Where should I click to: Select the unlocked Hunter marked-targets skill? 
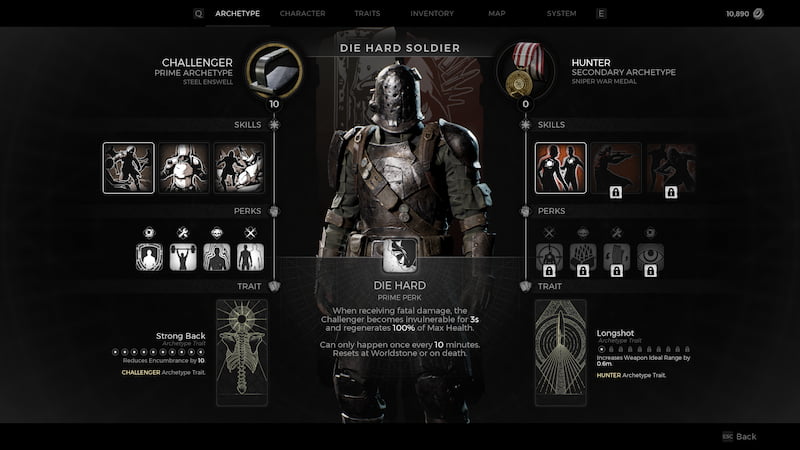pyautogui.click(x=561, y=167)
